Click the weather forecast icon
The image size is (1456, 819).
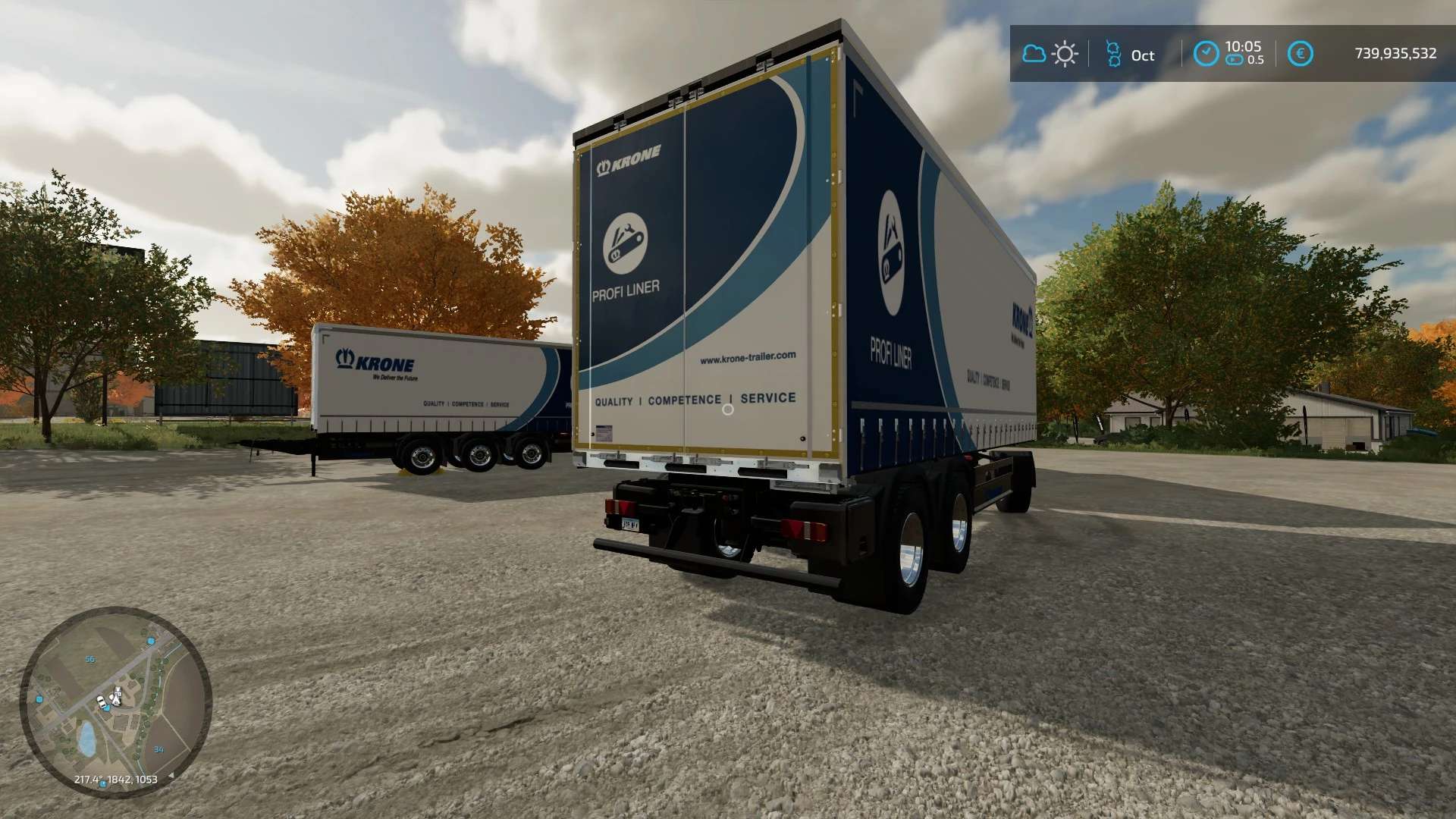coord(1050,54)
